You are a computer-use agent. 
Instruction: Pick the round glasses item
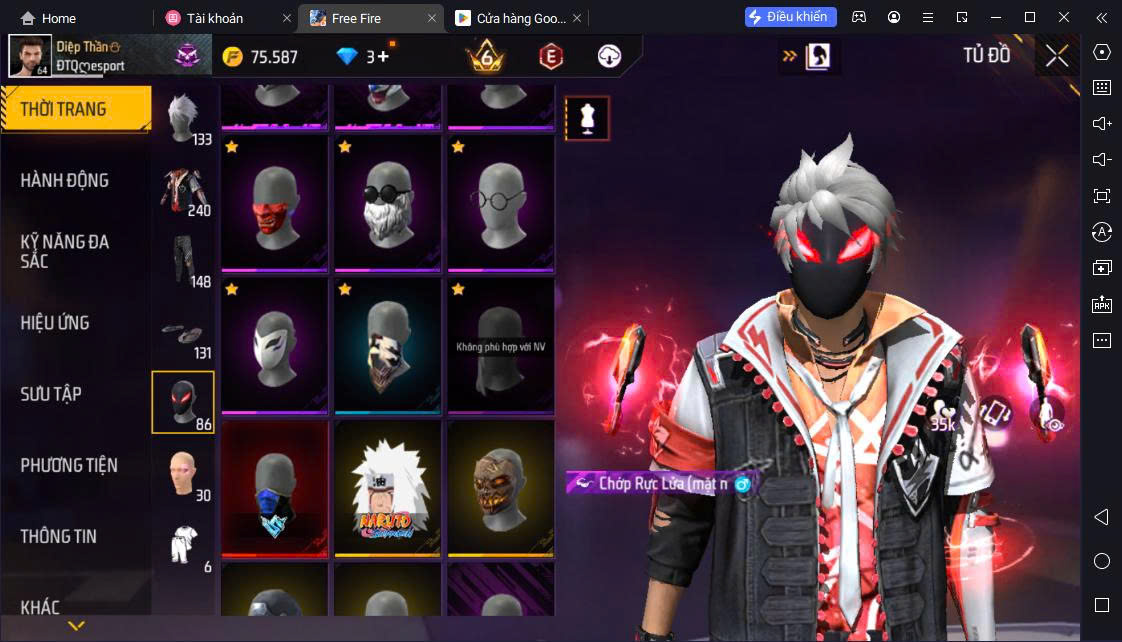(x=500, y=204)
